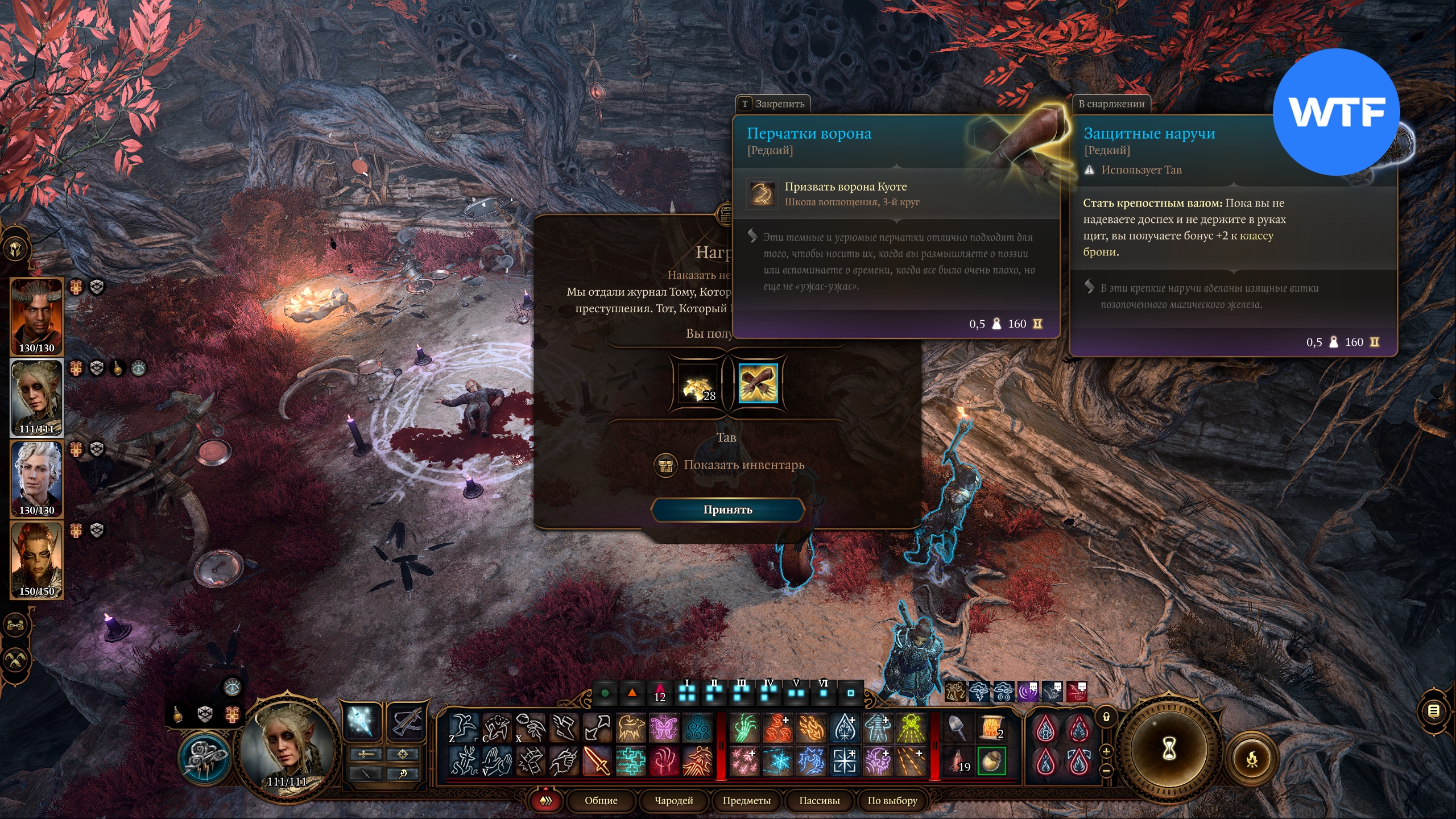Choose the red-haired party member portrait
The width and height of the screenshot is (1456, 819).
point(37,560)
